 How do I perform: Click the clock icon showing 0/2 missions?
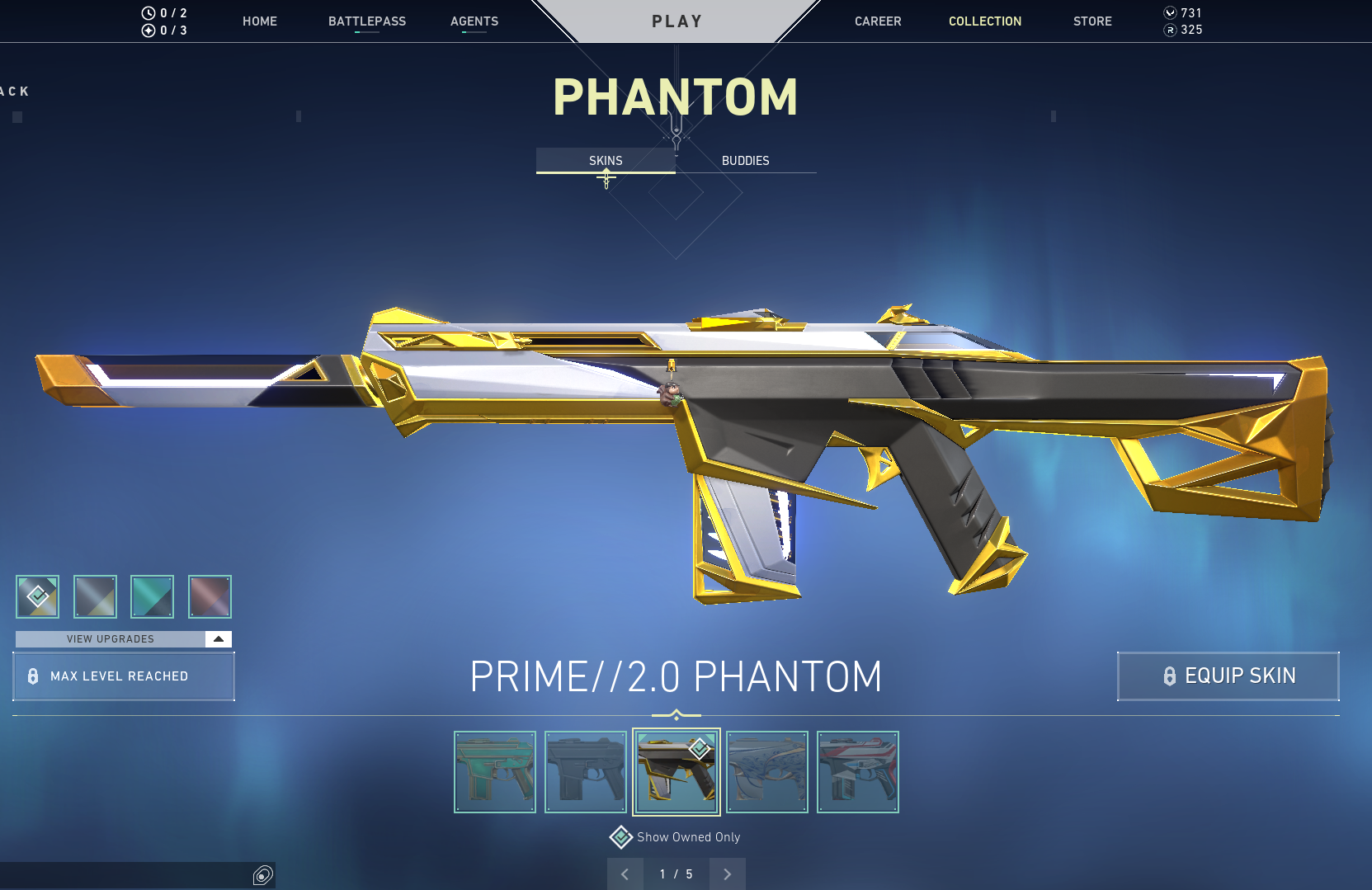coord(148,13)
